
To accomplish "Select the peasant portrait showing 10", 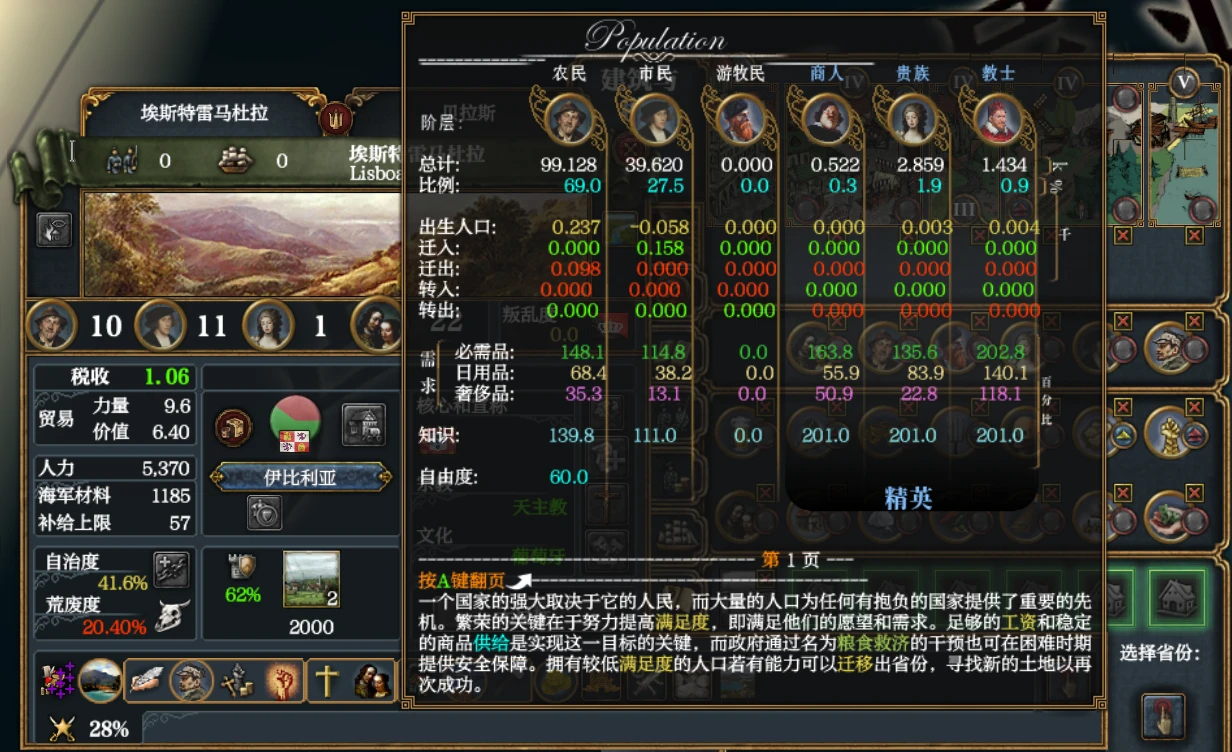I will tap(52, 324).
